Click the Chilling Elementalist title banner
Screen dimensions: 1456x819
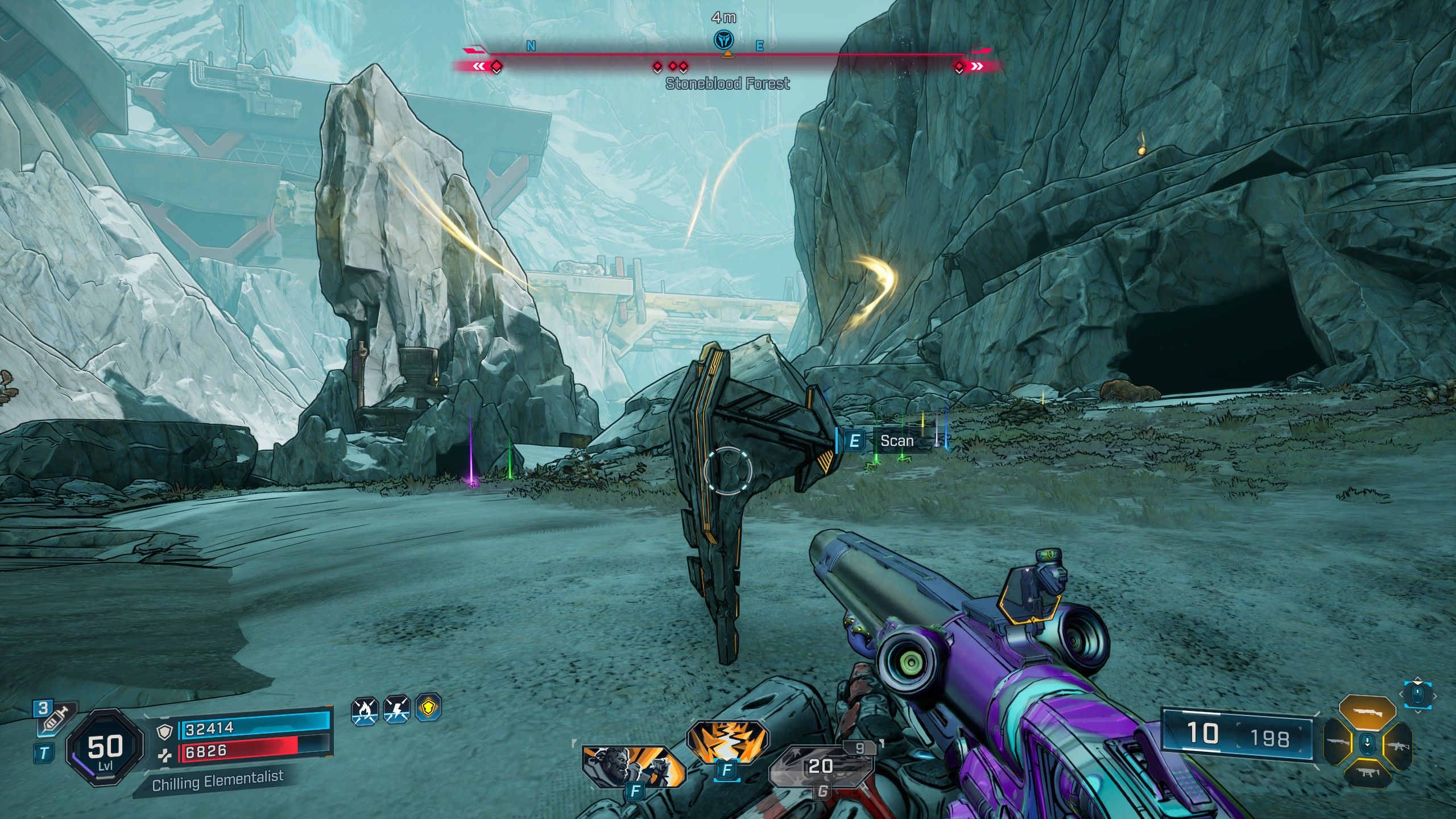tap(217, 781)
